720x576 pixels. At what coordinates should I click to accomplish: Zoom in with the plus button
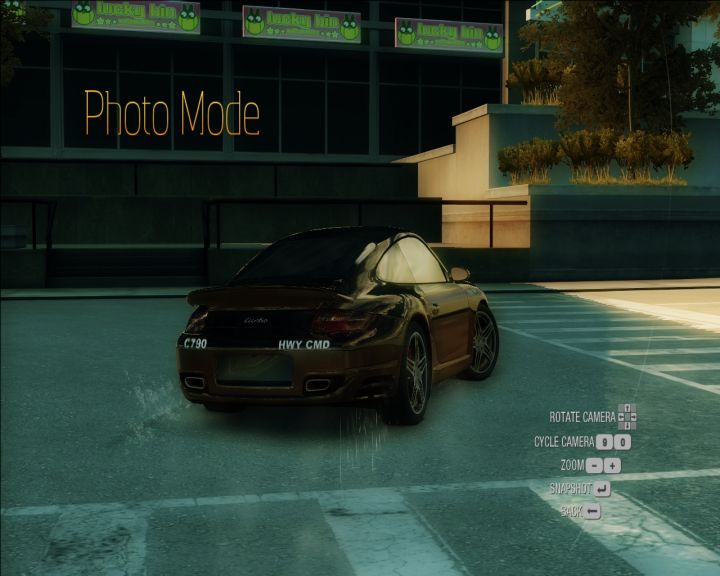pyautogui.click(x=613, y=465)
